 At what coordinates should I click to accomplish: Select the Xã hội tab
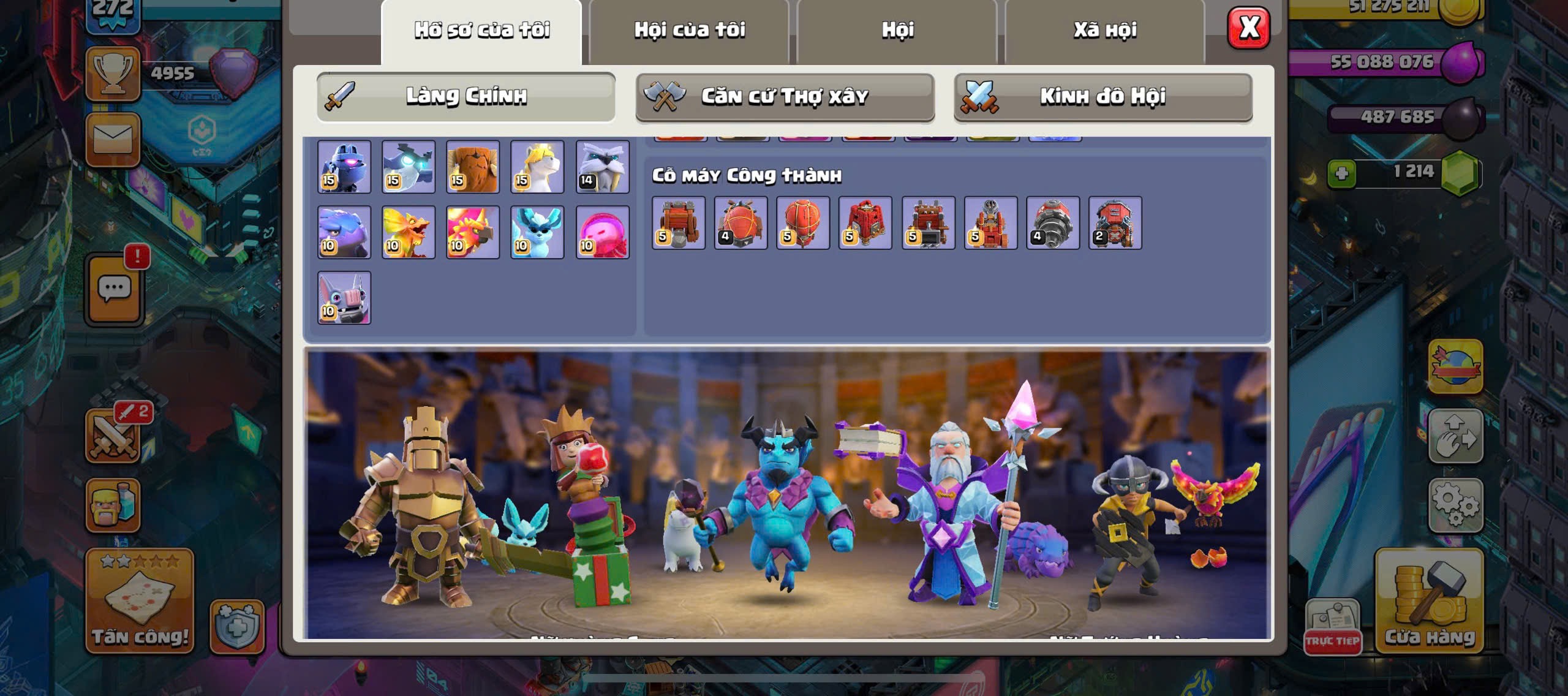pos(1105,31)
